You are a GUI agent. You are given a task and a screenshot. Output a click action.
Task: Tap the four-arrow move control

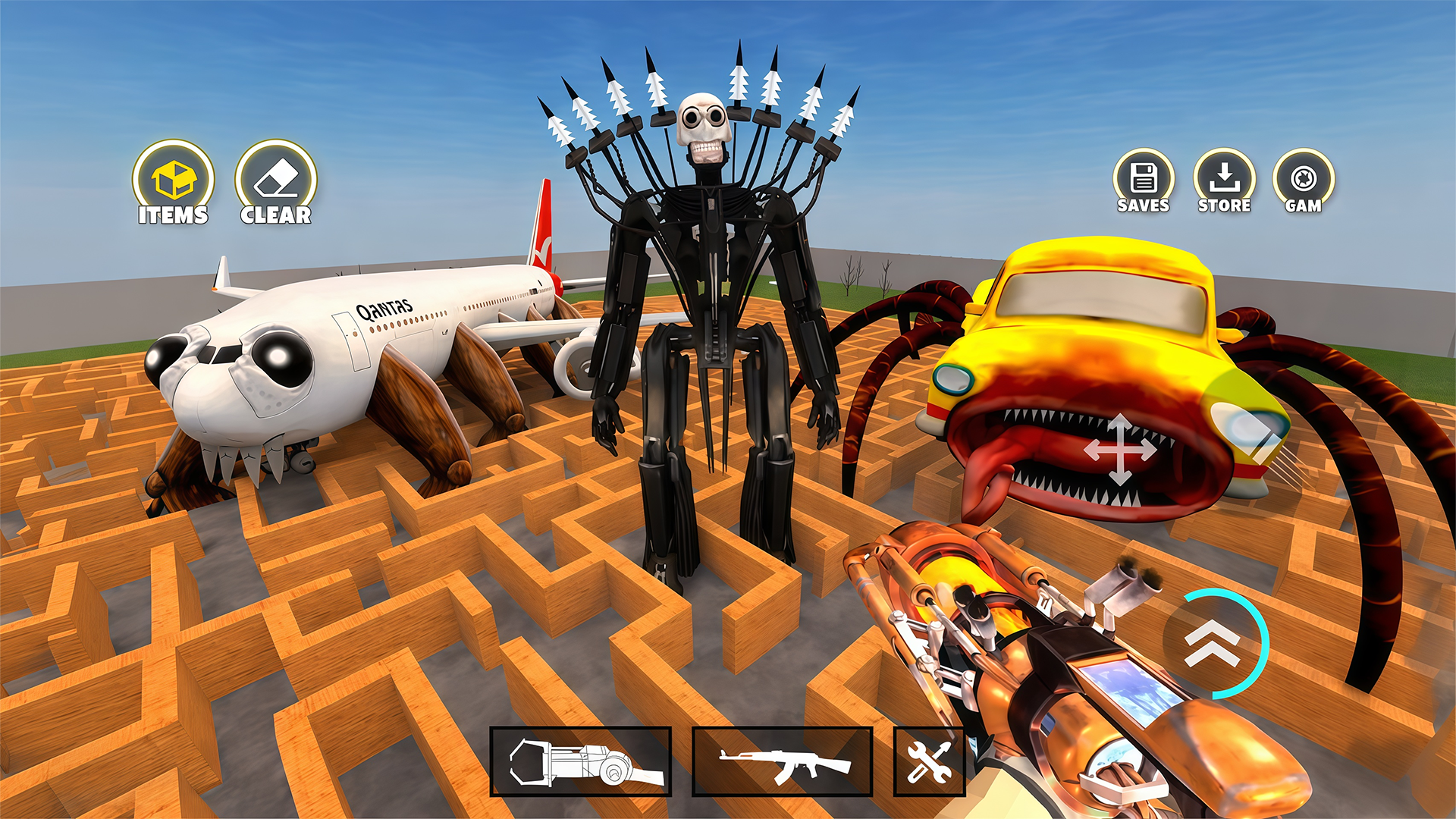pyautogui.click(x=1120, y=450)
